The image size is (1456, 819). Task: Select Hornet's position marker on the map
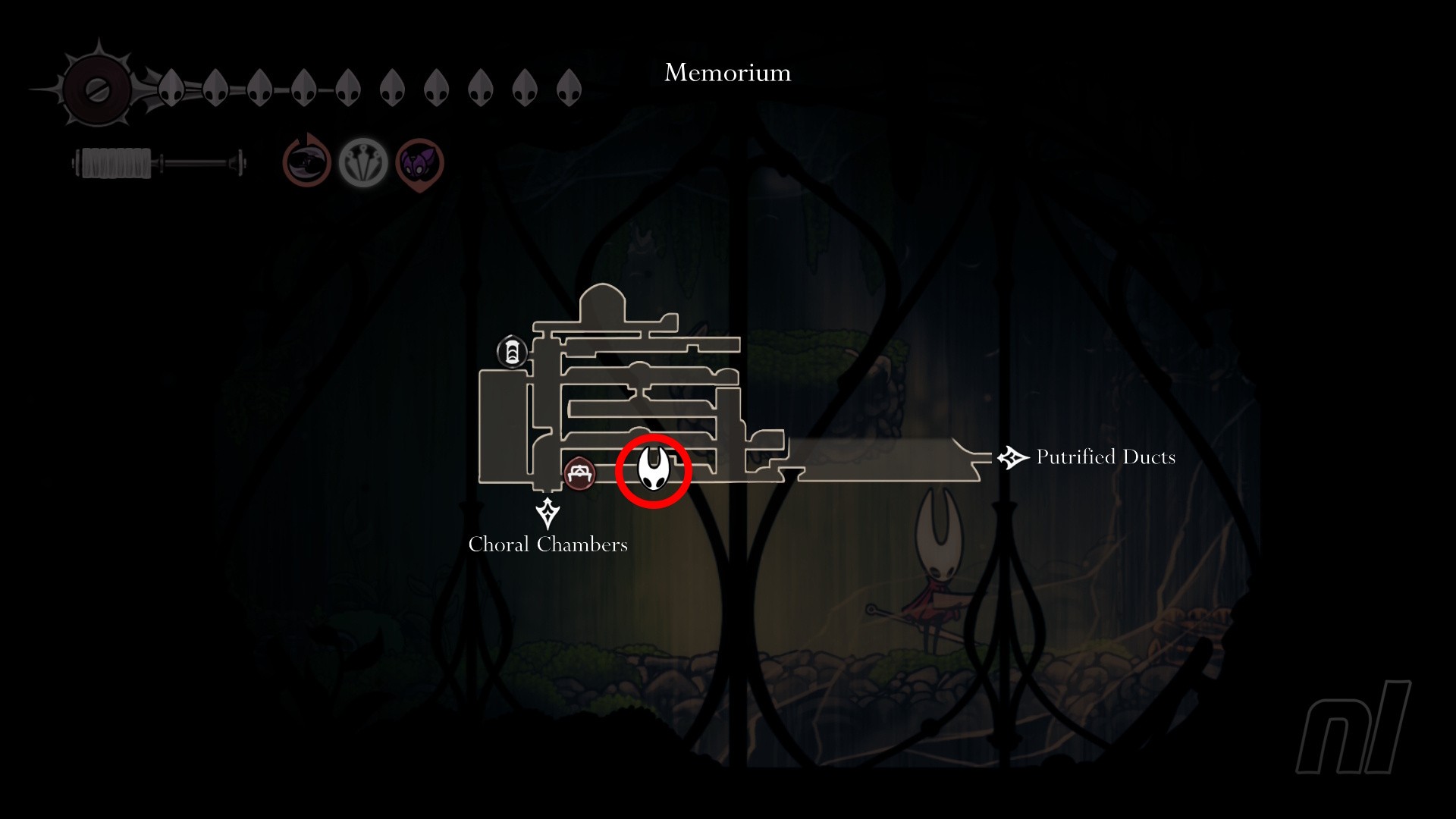tap(653, 469)
